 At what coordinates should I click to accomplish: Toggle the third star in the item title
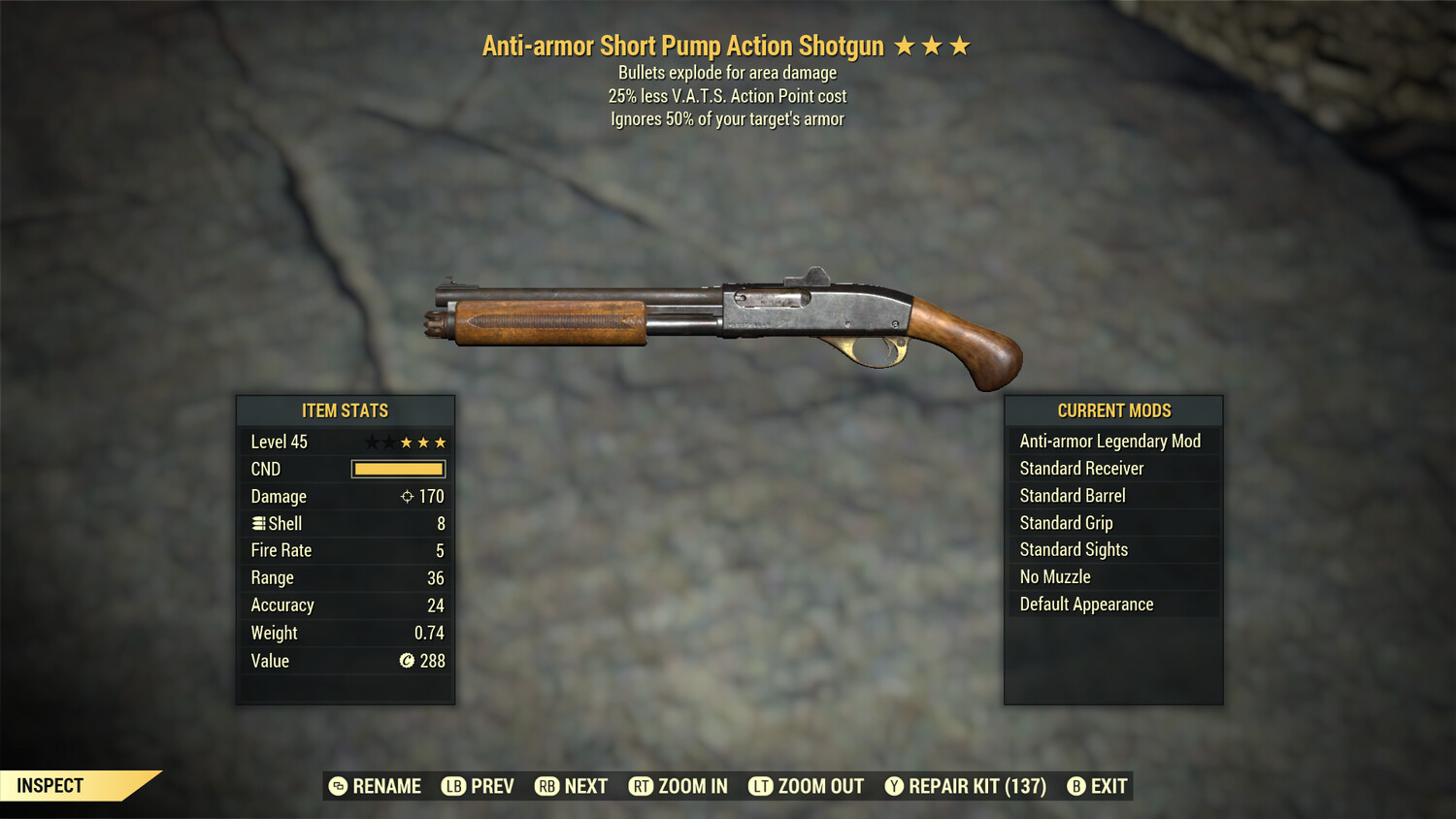(x=962, y=45)
